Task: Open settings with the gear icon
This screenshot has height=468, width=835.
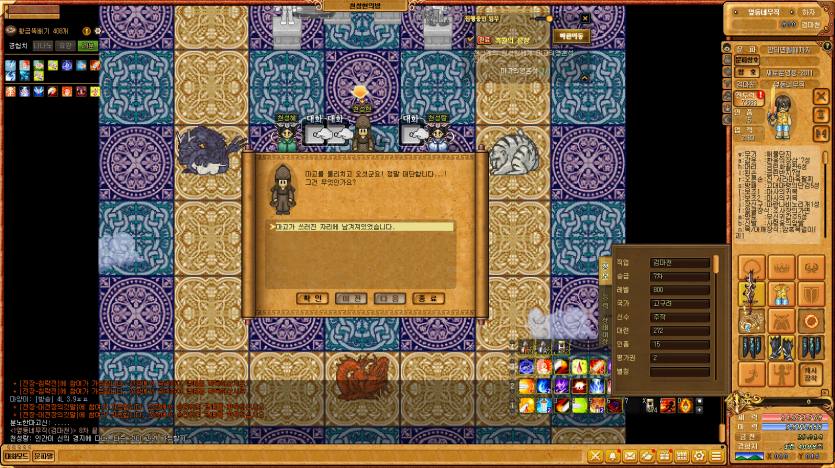Action: coord(698,456)
